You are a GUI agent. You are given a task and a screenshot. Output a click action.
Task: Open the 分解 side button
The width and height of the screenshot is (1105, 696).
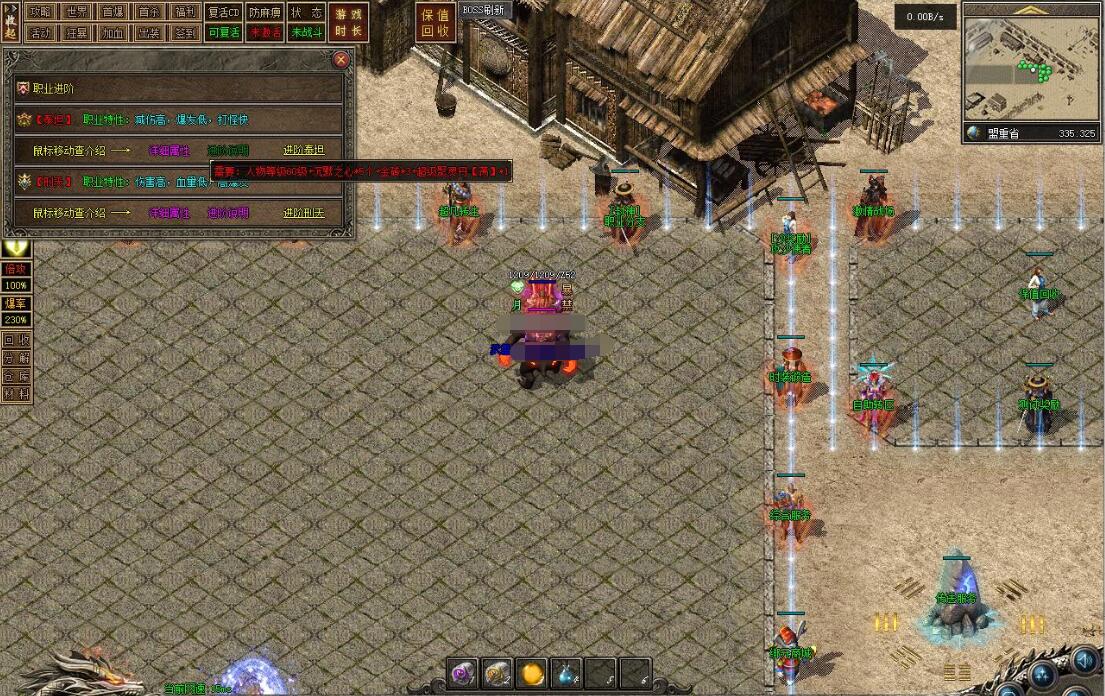(16, 358)
